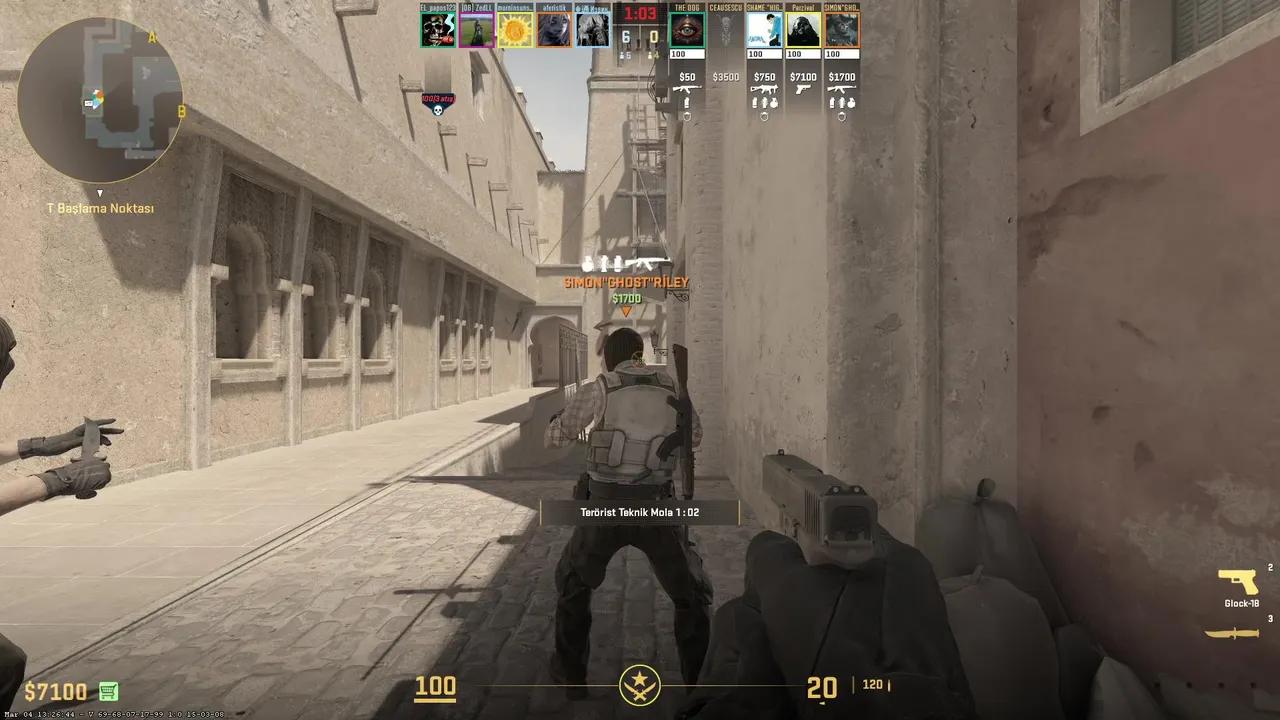Open the buy menu cart icon
The image size is (1280, 720).
point(109,692)
